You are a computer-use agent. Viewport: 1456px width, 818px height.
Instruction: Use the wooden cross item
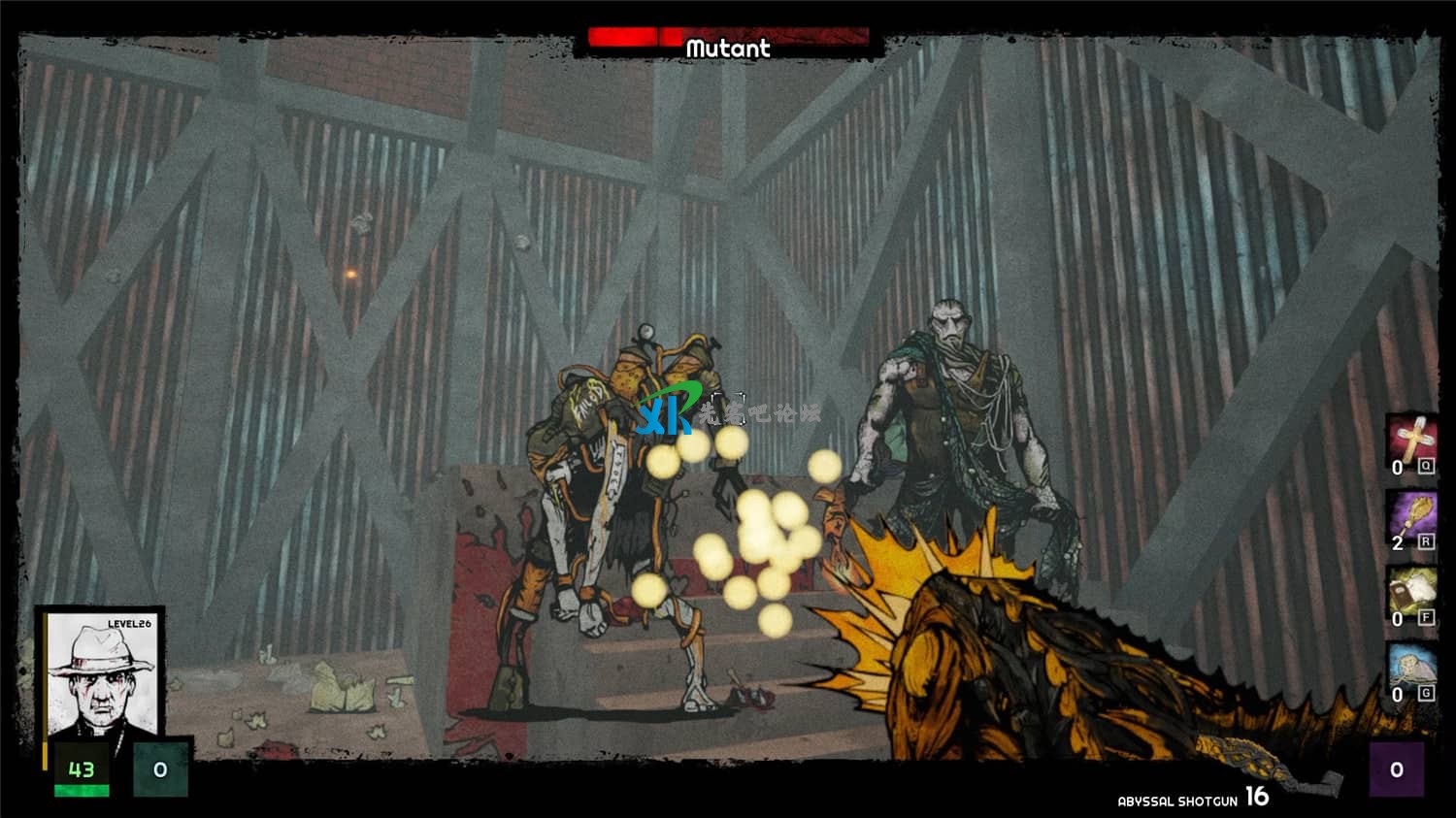[x=1412, y=441]
